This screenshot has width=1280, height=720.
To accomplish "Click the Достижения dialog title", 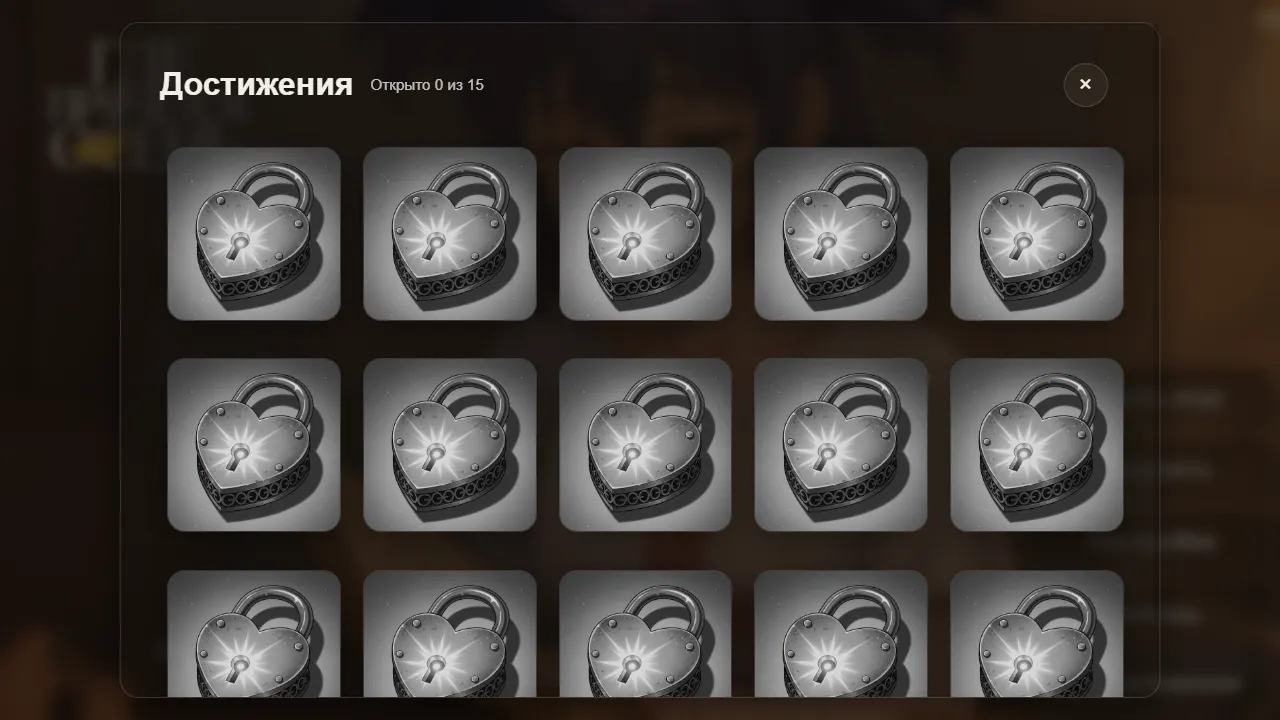I will pyautogui.click(x=256, y=85).
